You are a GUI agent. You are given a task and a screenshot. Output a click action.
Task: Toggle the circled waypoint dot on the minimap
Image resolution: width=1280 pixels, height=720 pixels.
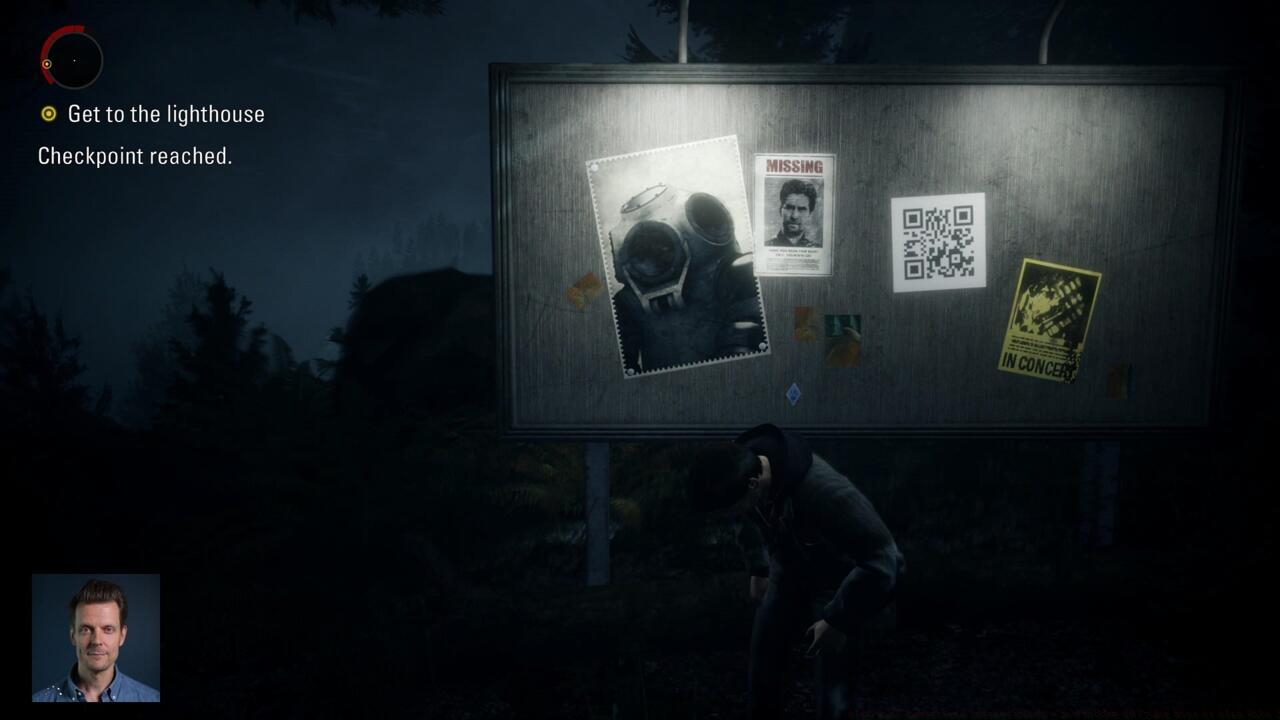point(47,64)
